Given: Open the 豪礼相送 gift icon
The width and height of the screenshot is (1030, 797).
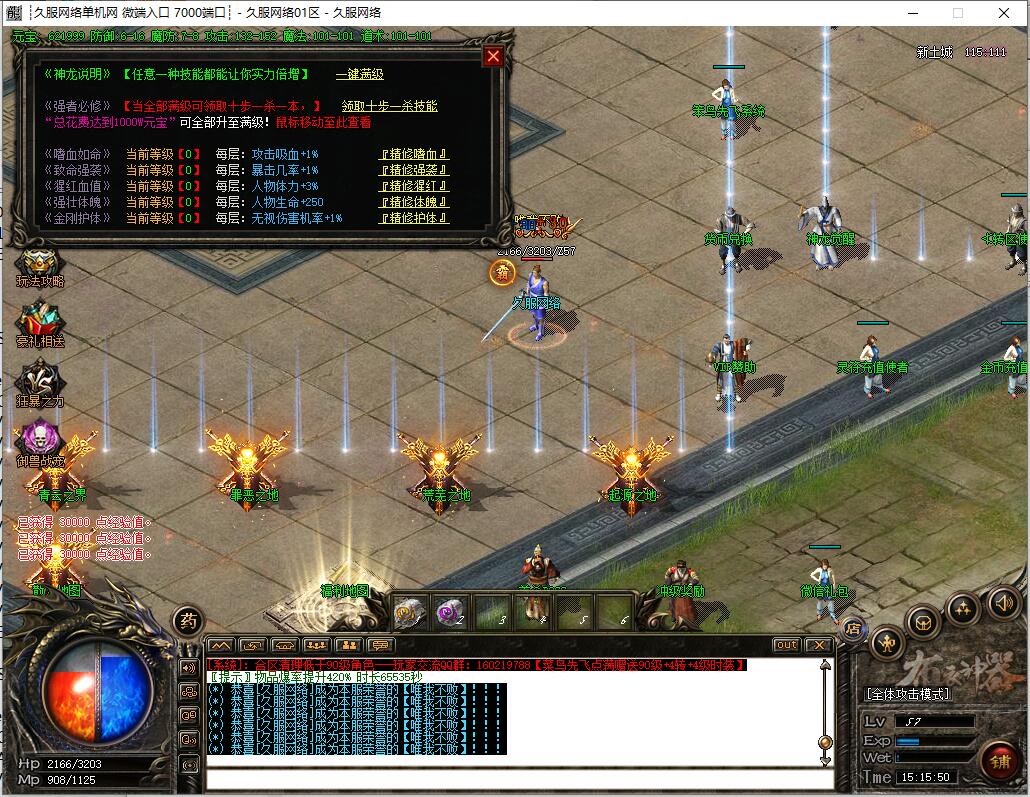Looking at the screenshot, I should (x=40, y=324).
